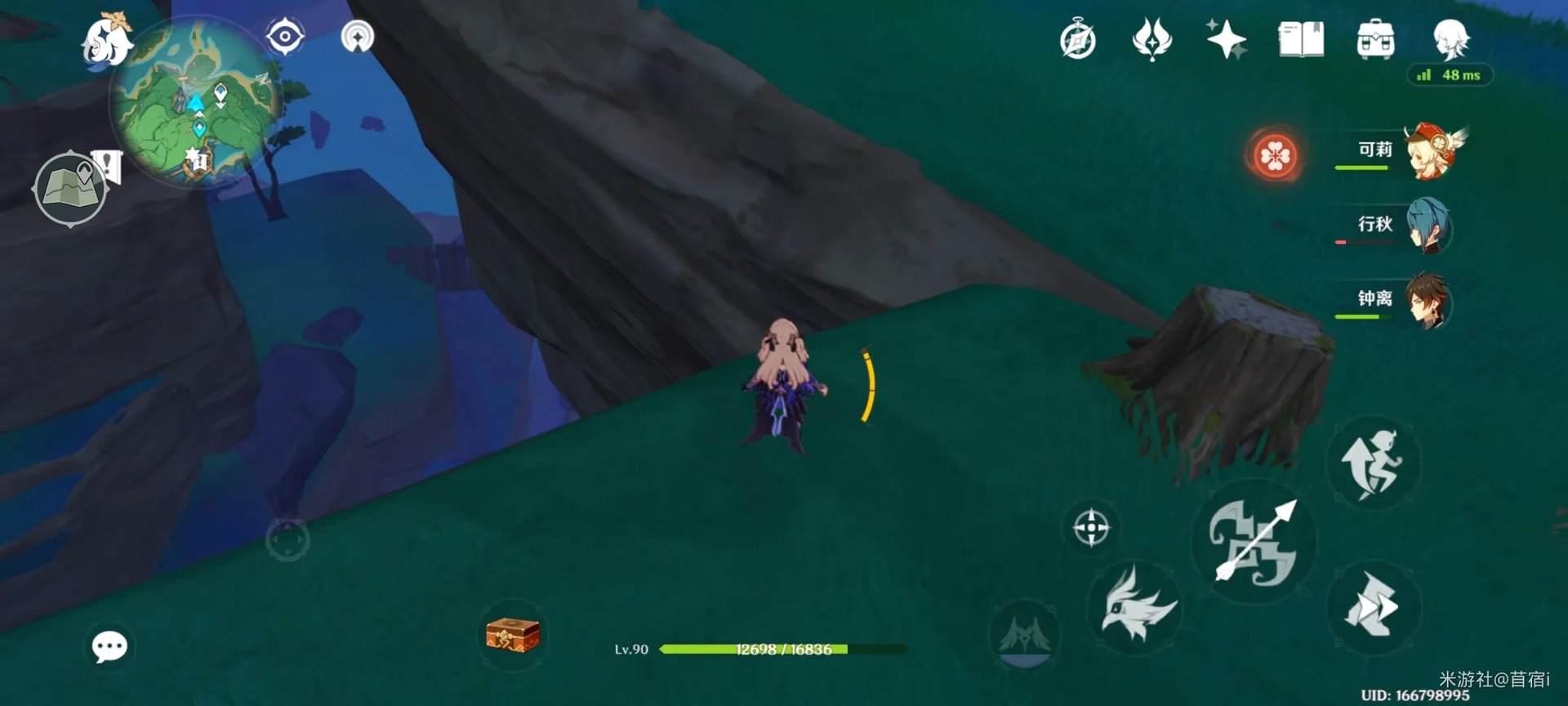Open the backpack inventory
Viewport: 1568px width, 706px height.
1375,39
